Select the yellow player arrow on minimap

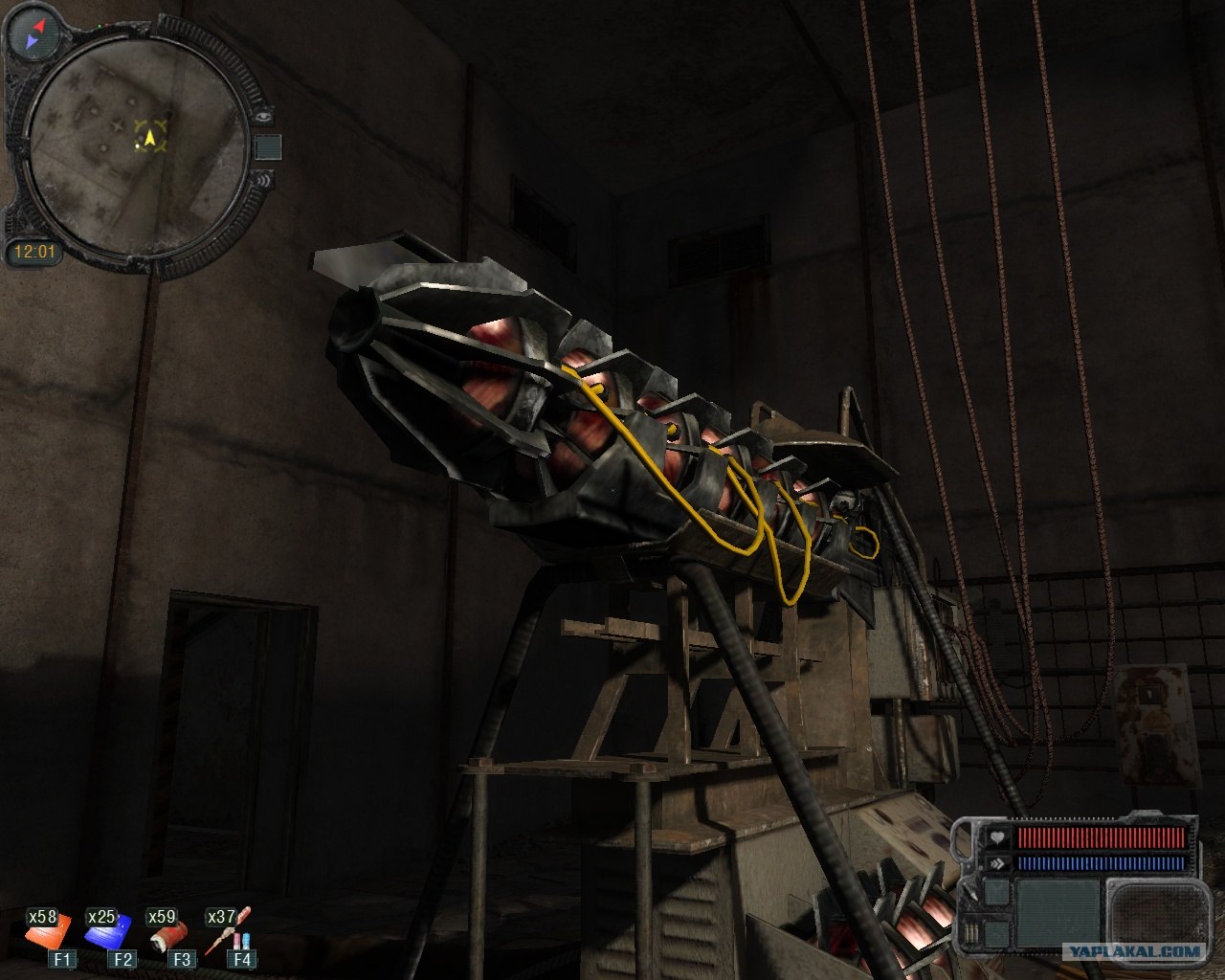pos(149,139)
